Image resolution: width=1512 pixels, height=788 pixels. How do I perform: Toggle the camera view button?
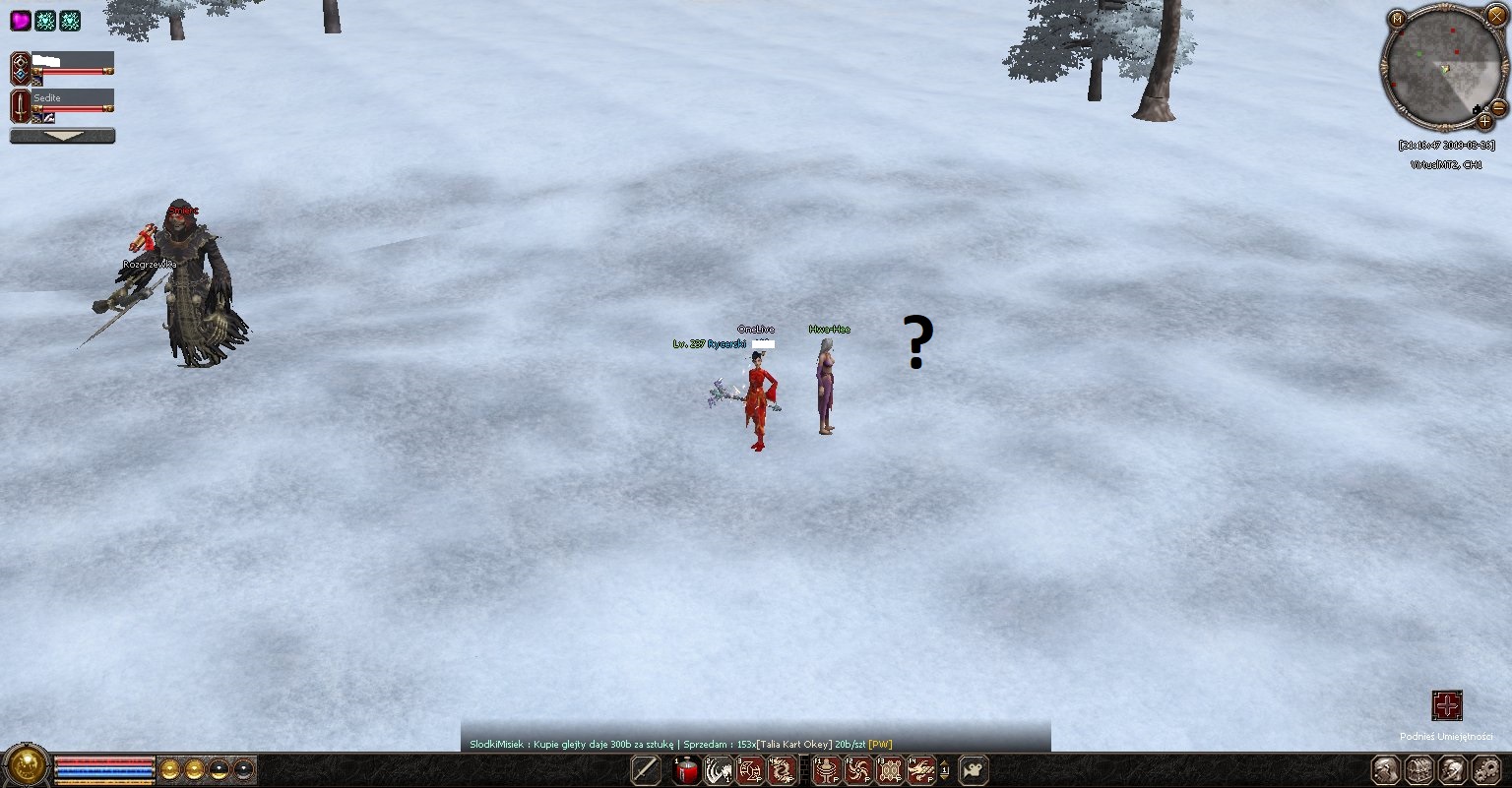tap(973, 770)
